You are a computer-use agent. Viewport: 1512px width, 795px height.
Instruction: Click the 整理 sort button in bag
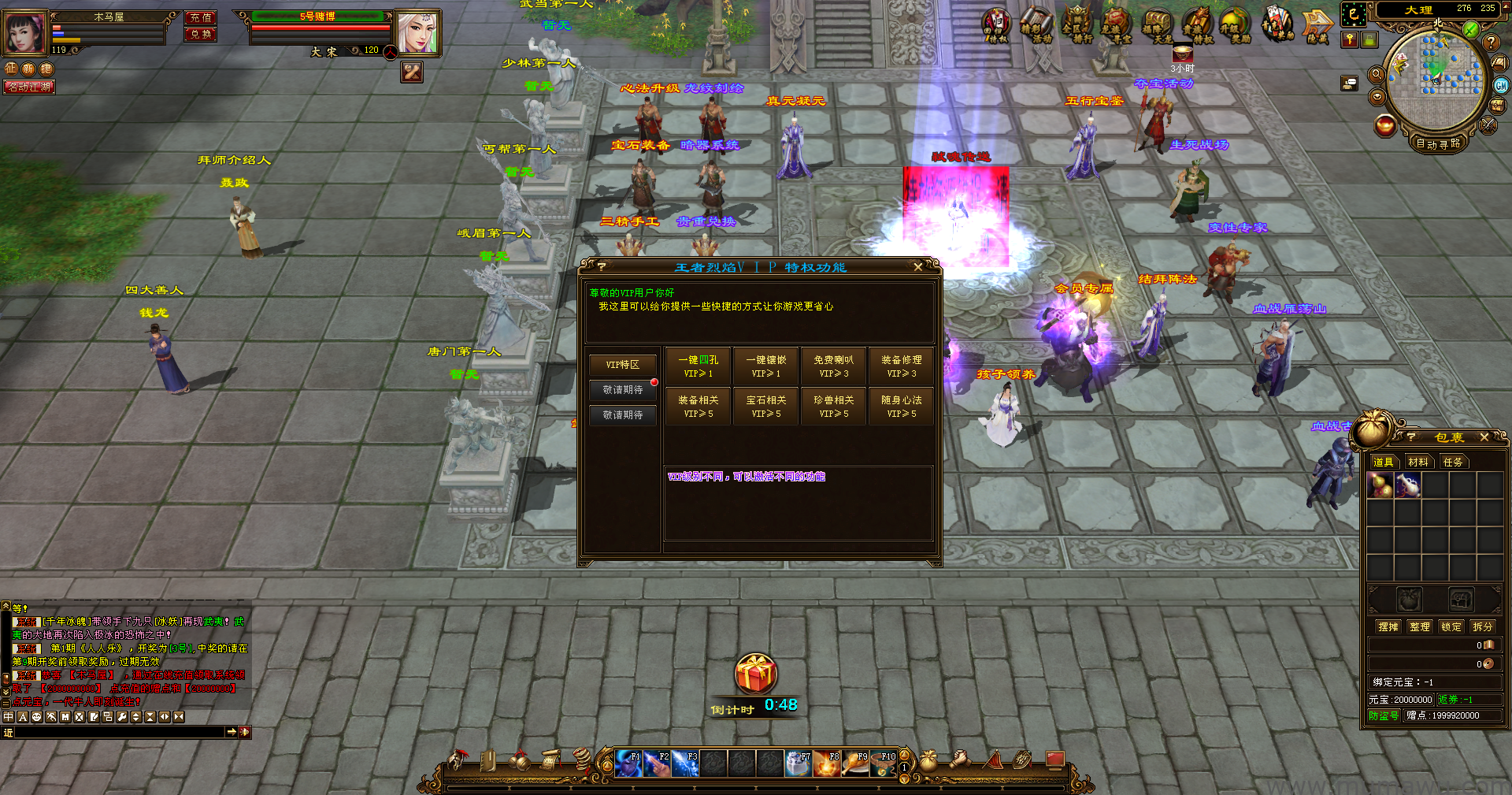click(x=1419, y=627)
